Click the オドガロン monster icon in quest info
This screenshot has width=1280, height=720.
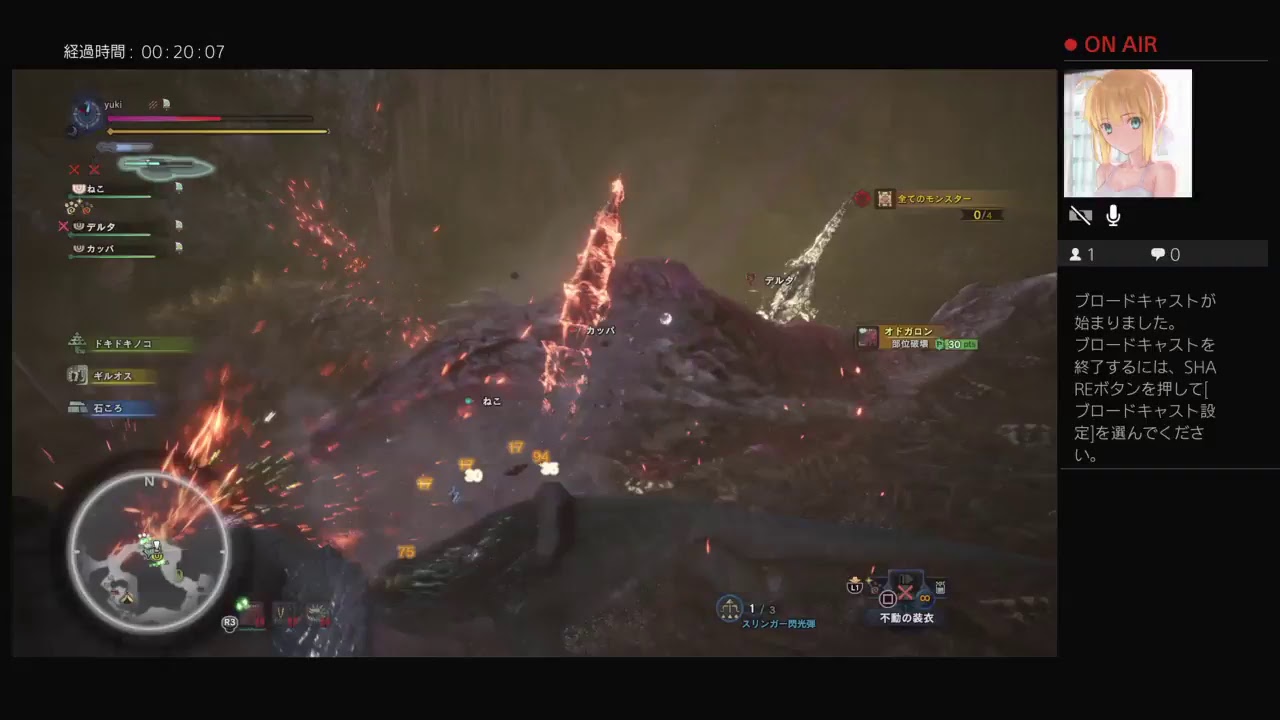click(x=866, y=336)
